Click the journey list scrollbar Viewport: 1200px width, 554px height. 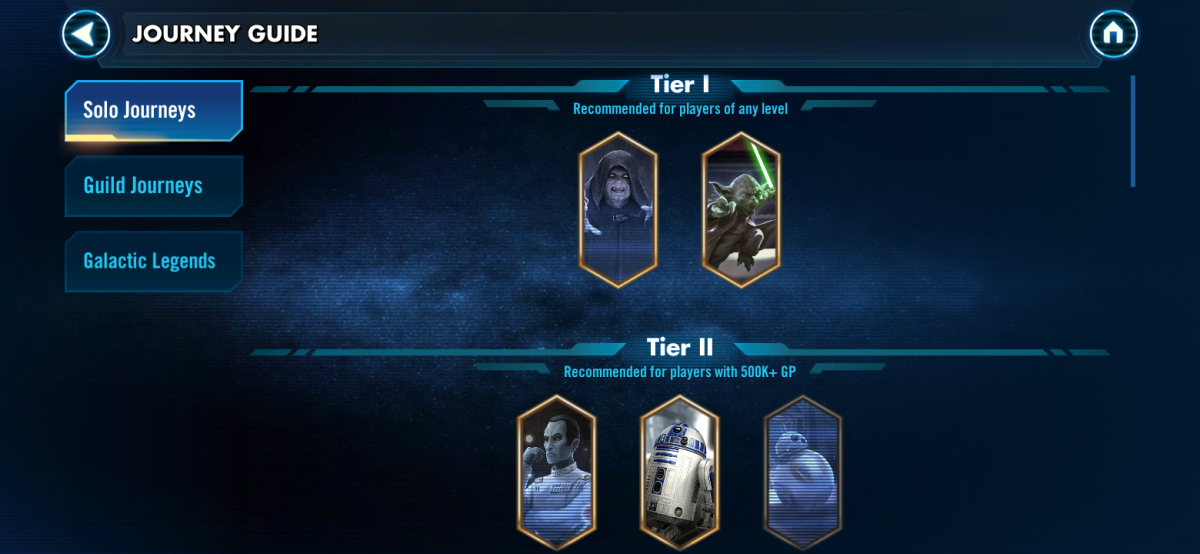coord(1132,131)
